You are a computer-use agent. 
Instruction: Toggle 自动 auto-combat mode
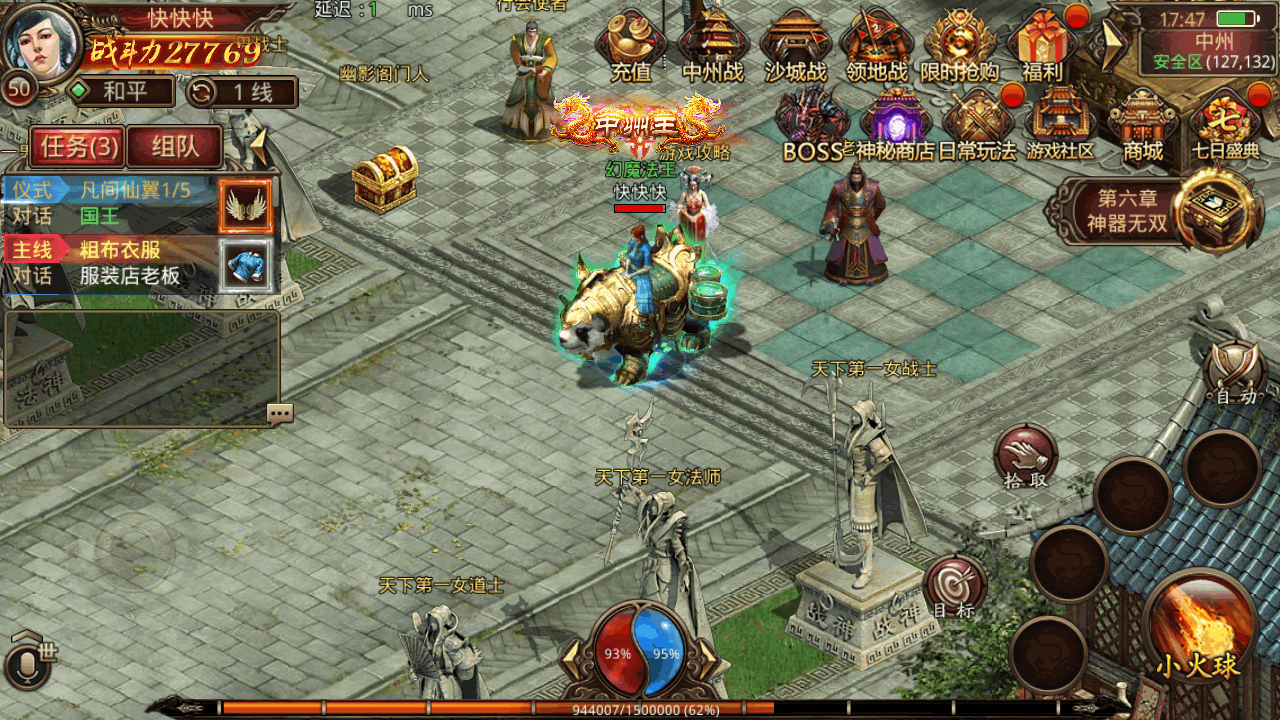[x=1236, y=372]
